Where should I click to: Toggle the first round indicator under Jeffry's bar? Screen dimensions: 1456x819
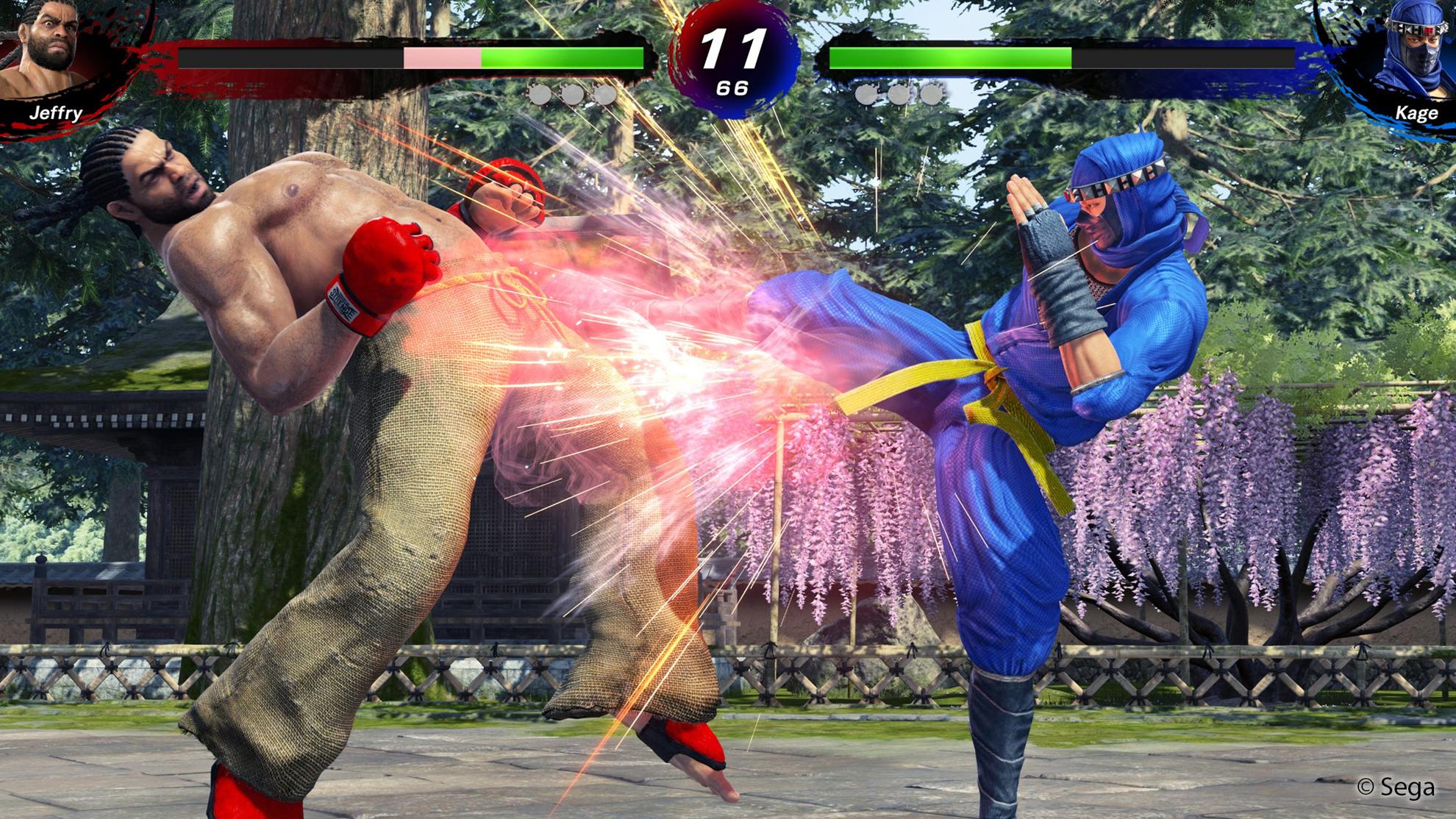click(x=542, y=93)
